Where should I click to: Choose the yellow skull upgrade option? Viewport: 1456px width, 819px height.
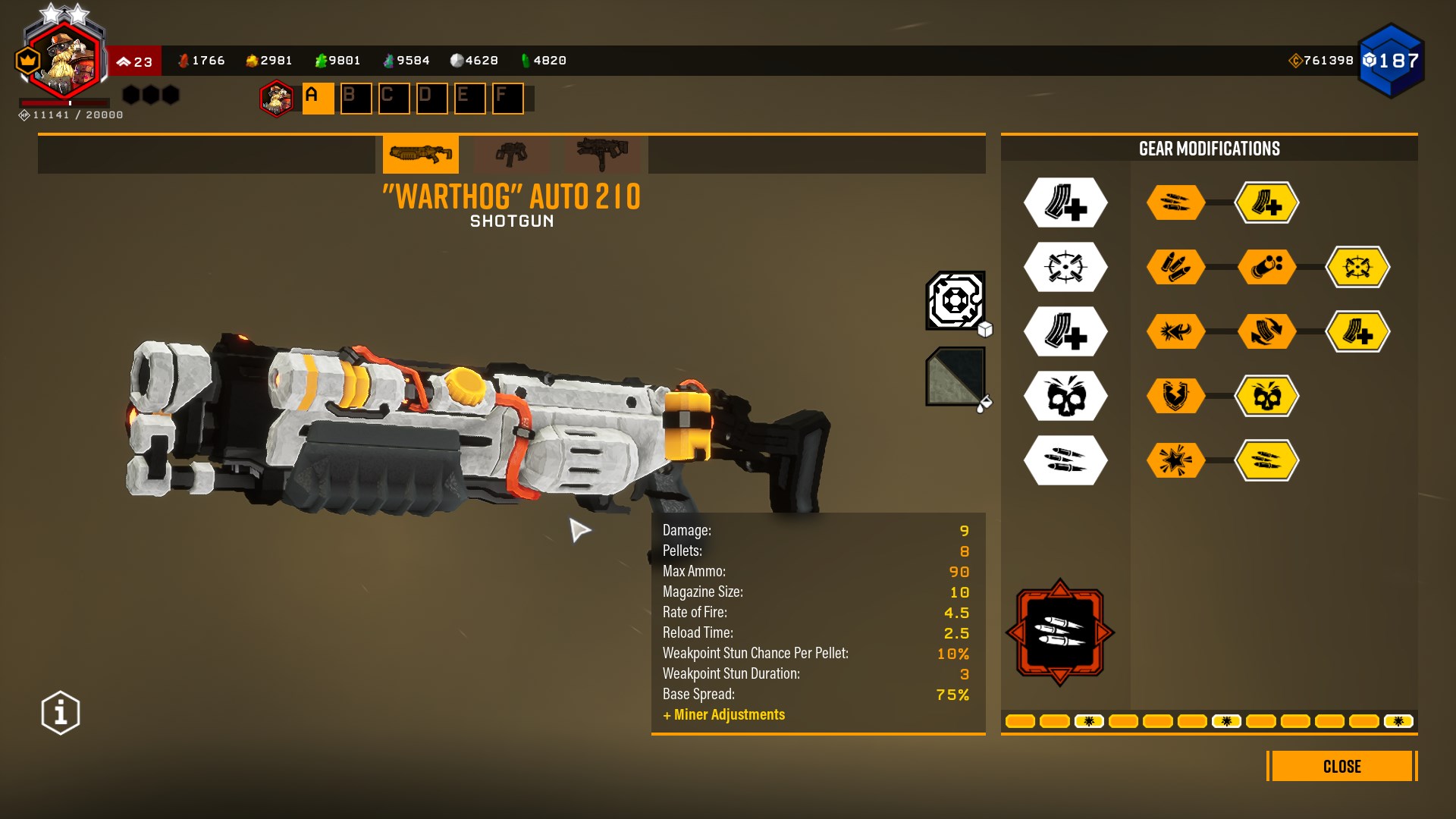1266,396
